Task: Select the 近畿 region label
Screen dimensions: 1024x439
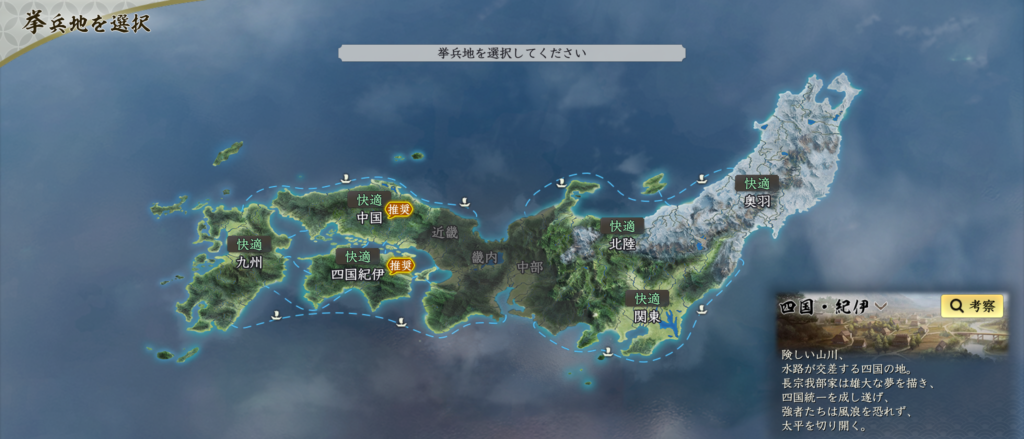Action: pos(444,232)
